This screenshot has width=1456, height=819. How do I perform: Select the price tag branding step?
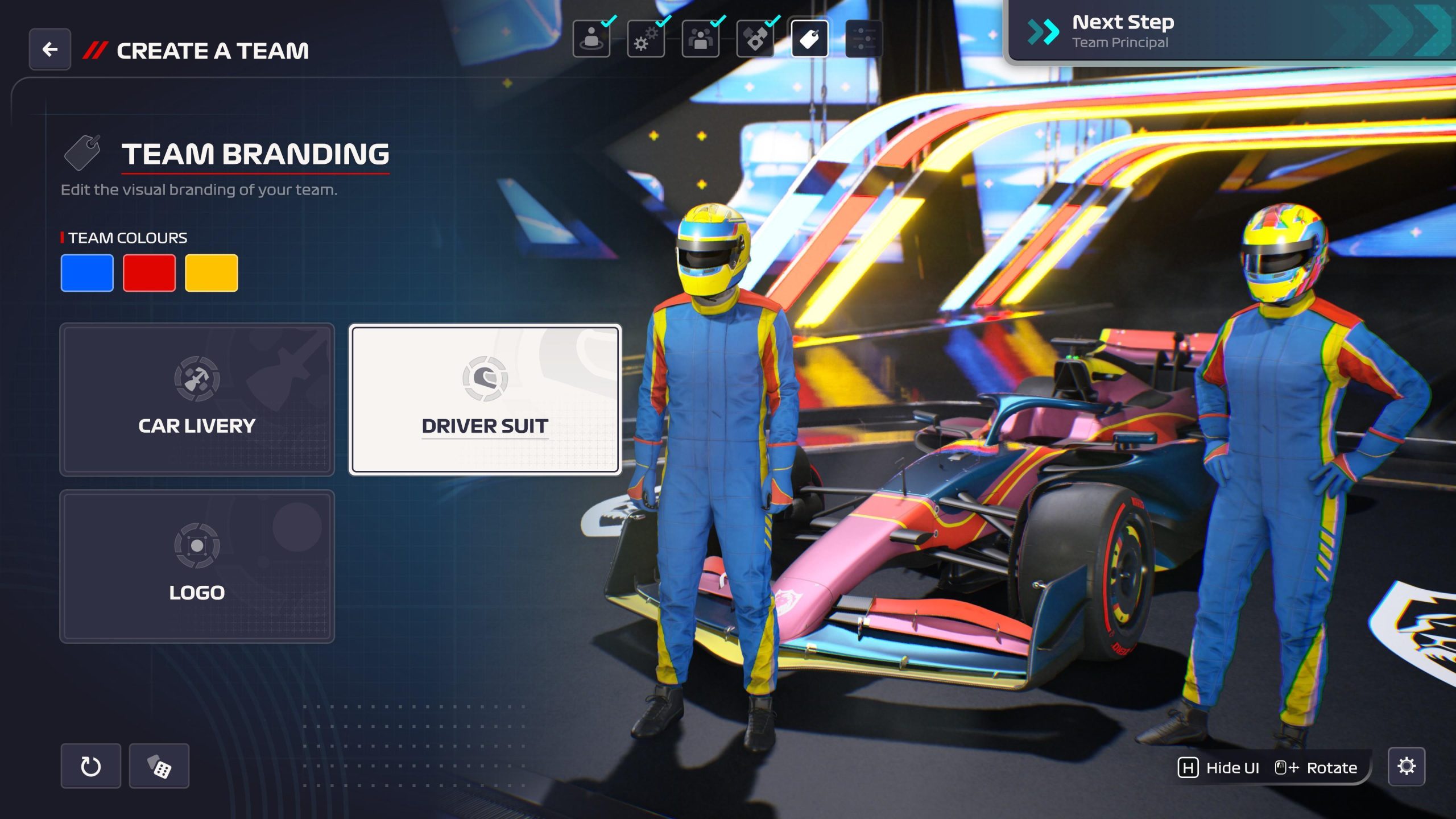[809, 39]
